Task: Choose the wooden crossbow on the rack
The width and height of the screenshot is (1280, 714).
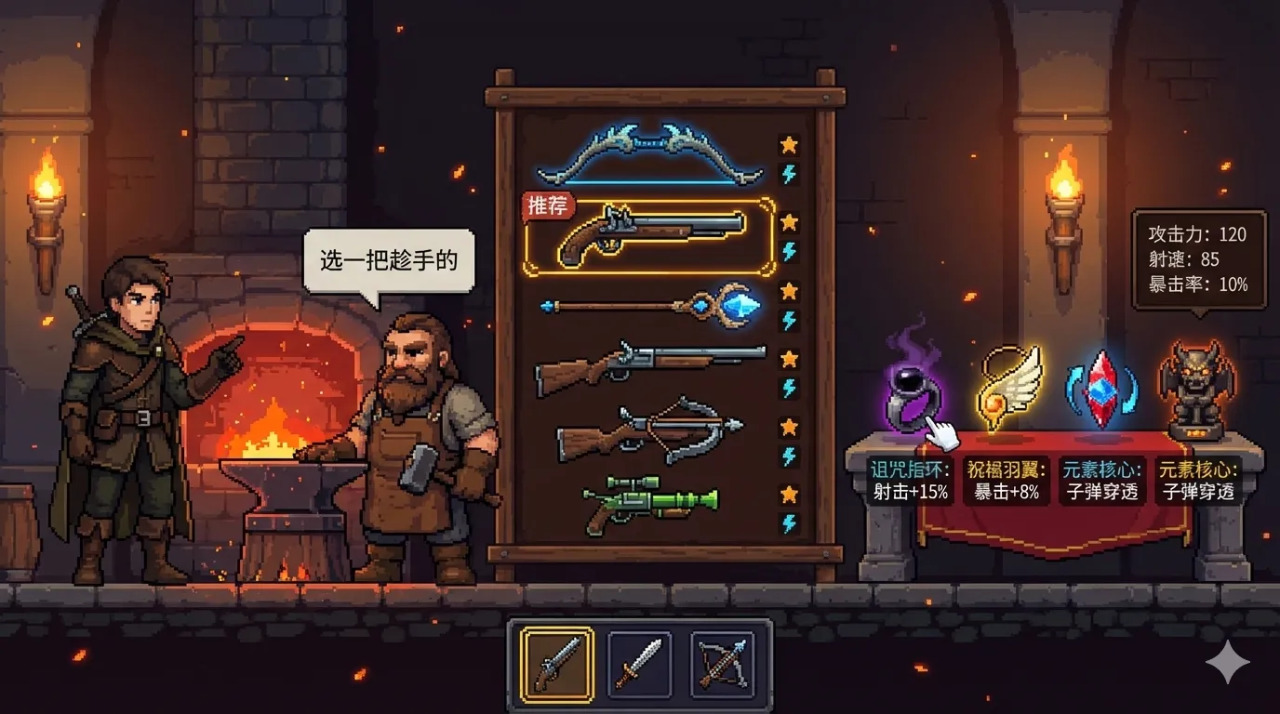Action: [650, 431]
